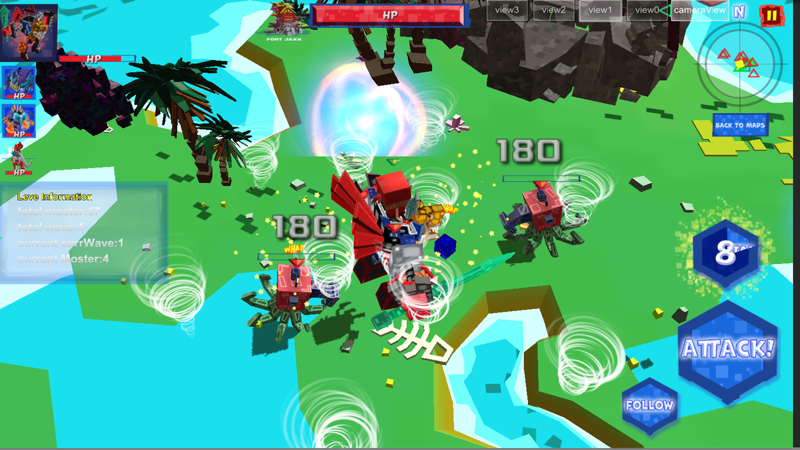Trigger the hexagon skill showing number 8
The width and height of the screenshot is (800, 450).
(x=726, y=253)
